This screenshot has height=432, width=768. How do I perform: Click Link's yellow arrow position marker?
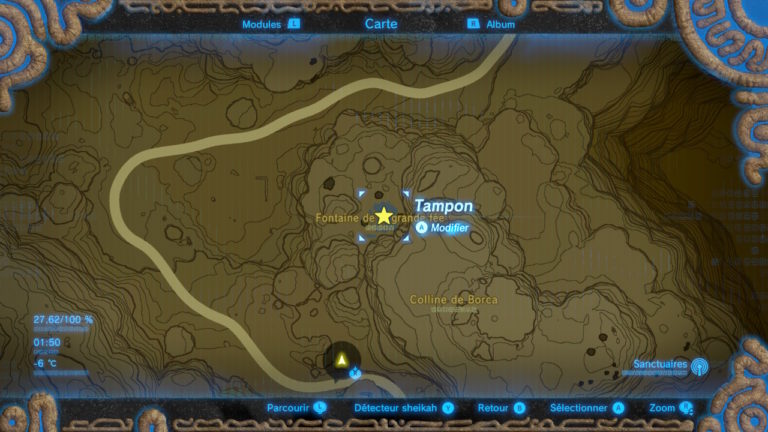(x=343, y=358)
